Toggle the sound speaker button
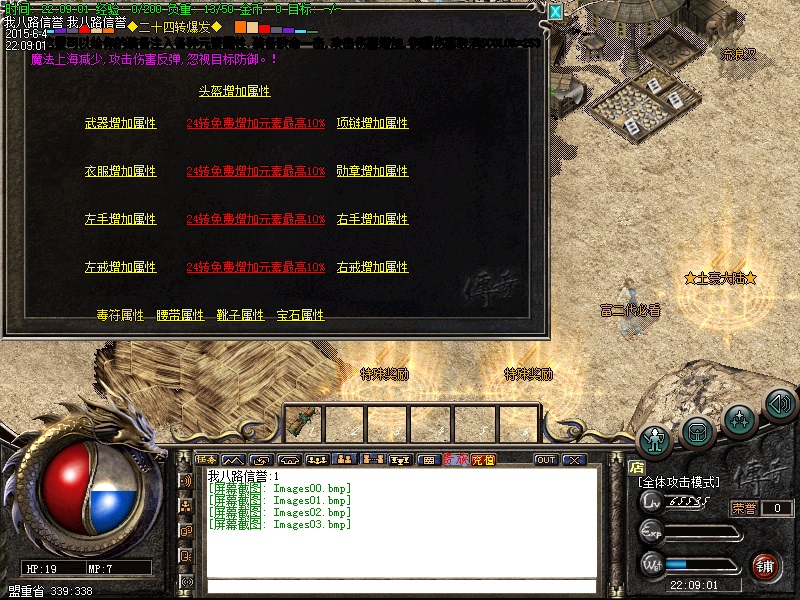This screenshot has width=800, height=600. coord(780,404)
